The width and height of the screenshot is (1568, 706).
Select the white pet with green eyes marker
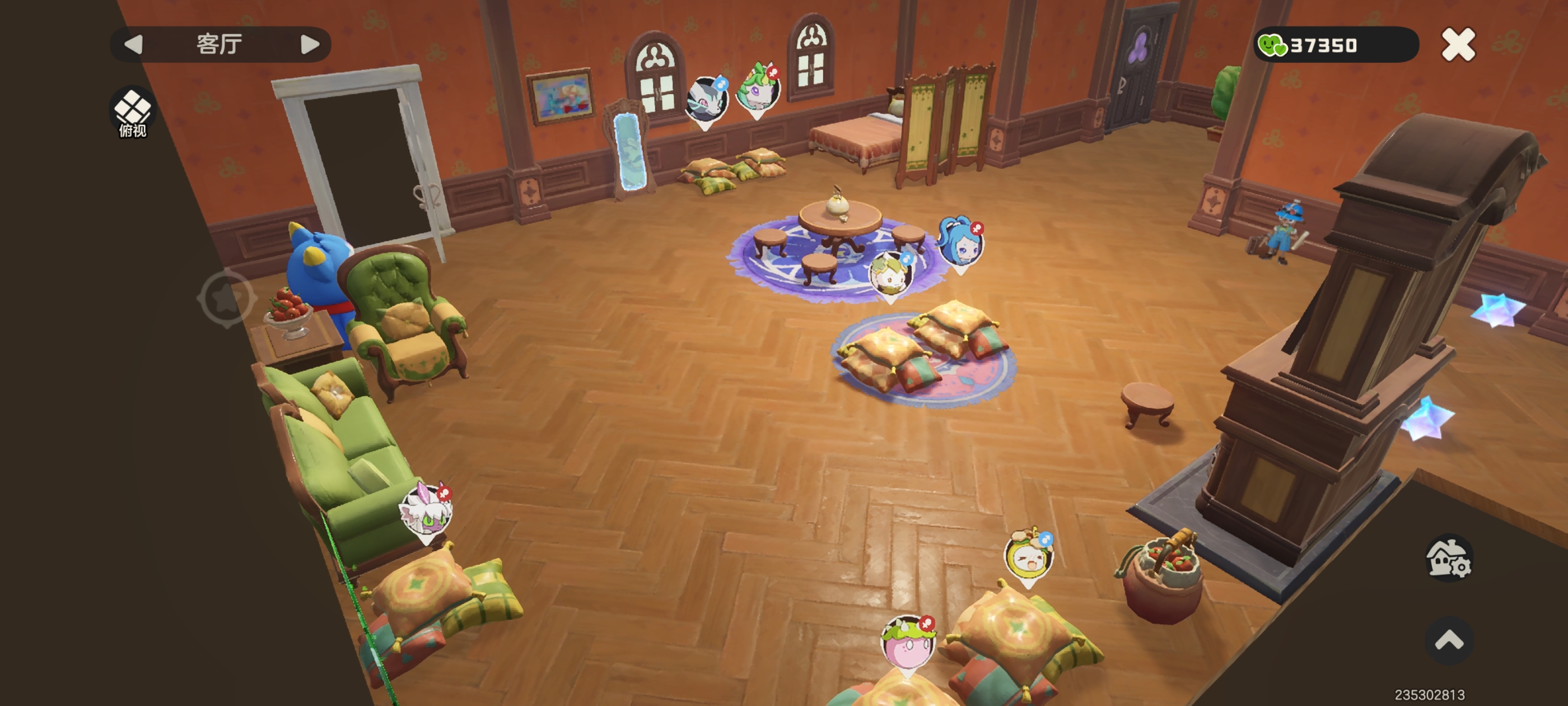click(x=426, y=510)
